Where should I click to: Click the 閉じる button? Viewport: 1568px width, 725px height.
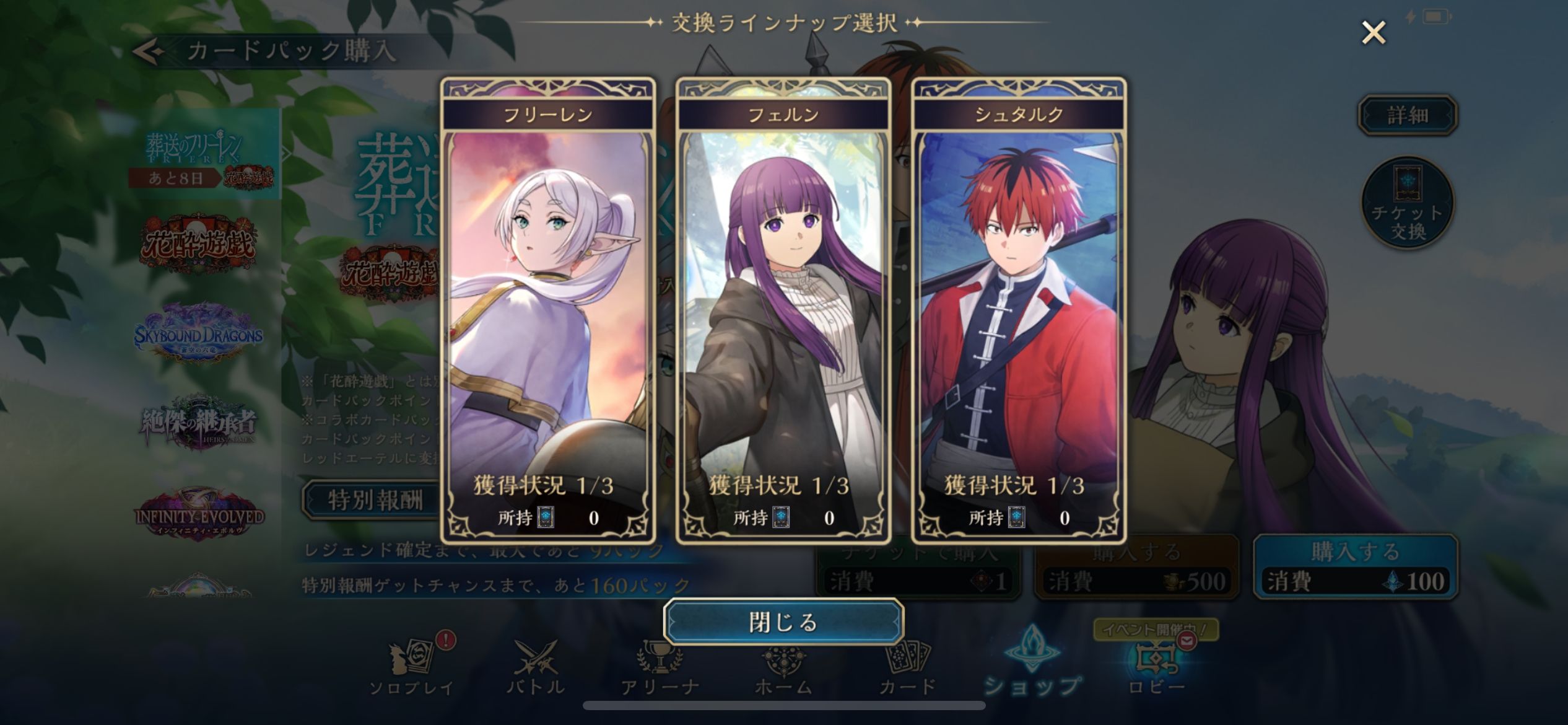[783, 622]
